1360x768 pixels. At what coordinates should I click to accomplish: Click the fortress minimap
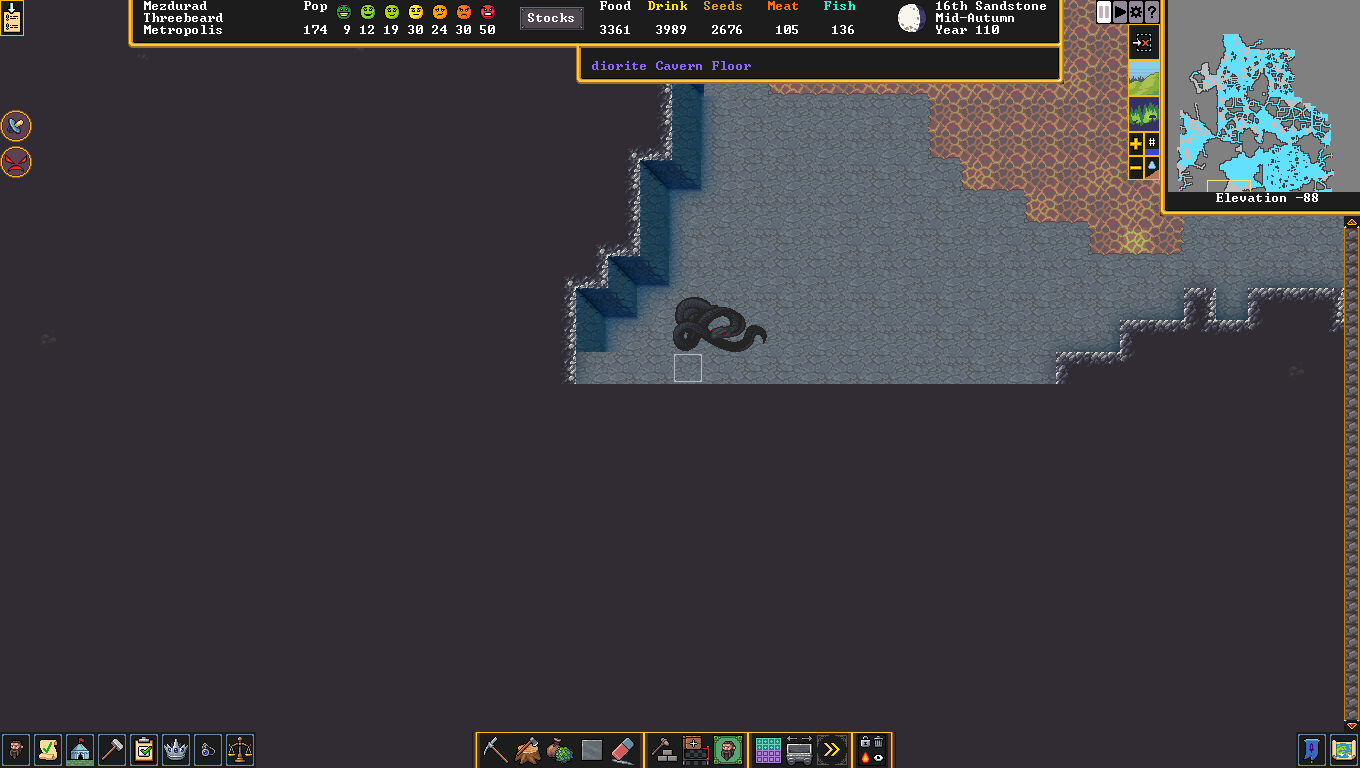coord(1260,112)
